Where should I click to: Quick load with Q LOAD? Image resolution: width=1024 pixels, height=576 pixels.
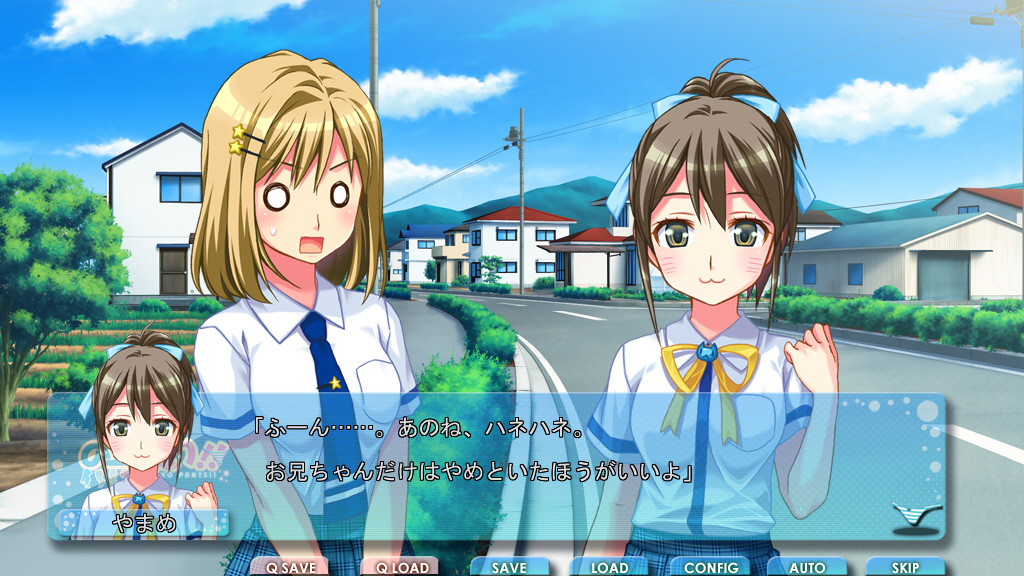tap(400, 567)
